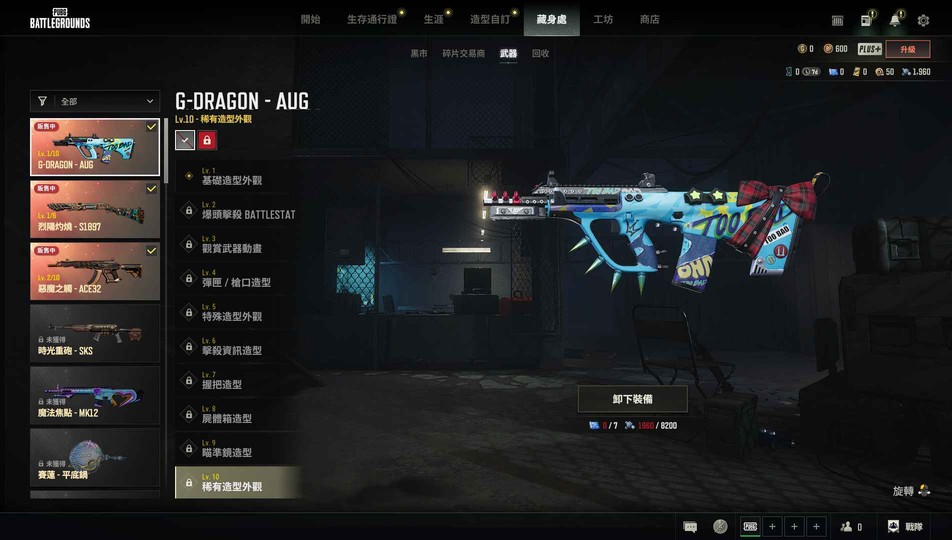
Task: Expand the 全部 filter dropdown
Action: point(95,101)
